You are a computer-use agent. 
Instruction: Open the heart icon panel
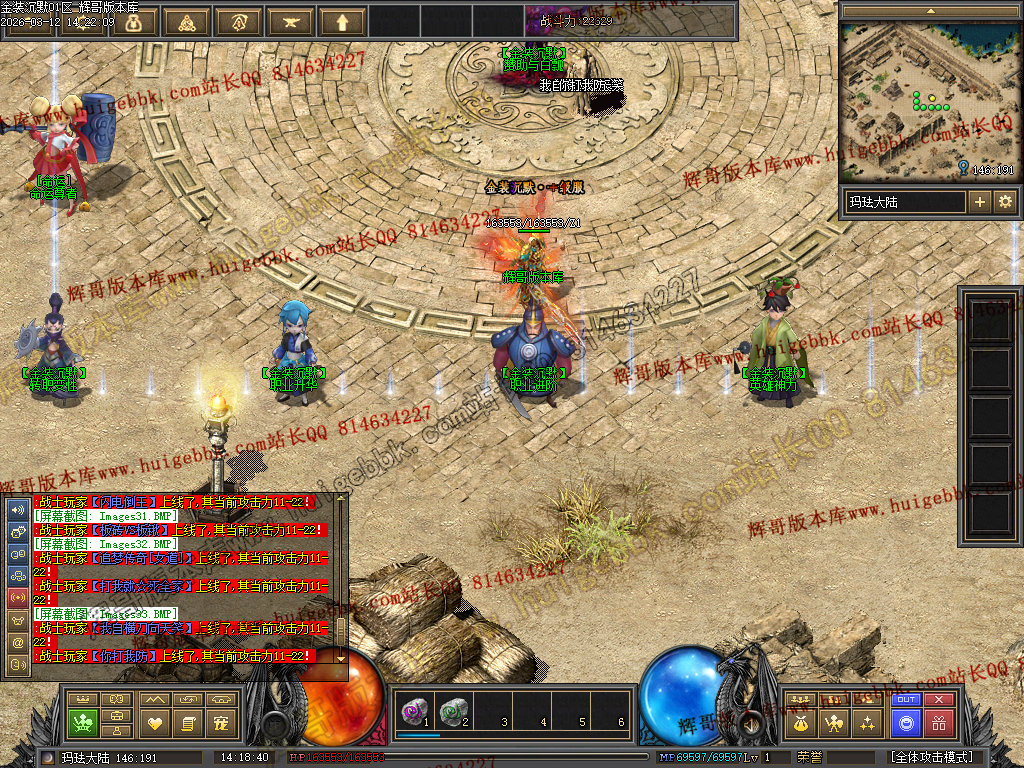tap(154, 722)
